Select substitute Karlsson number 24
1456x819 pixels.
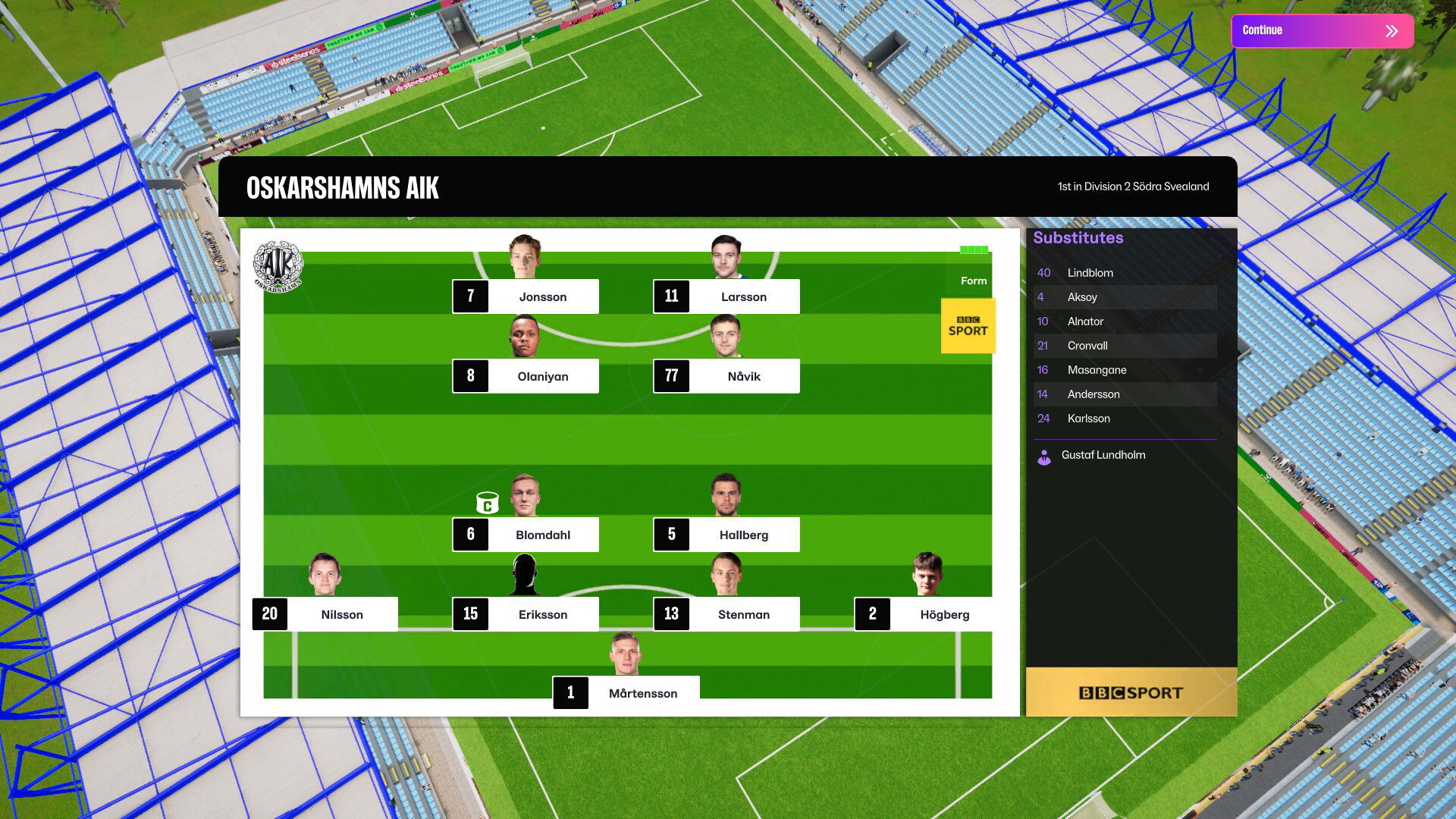coord(1125,419)
